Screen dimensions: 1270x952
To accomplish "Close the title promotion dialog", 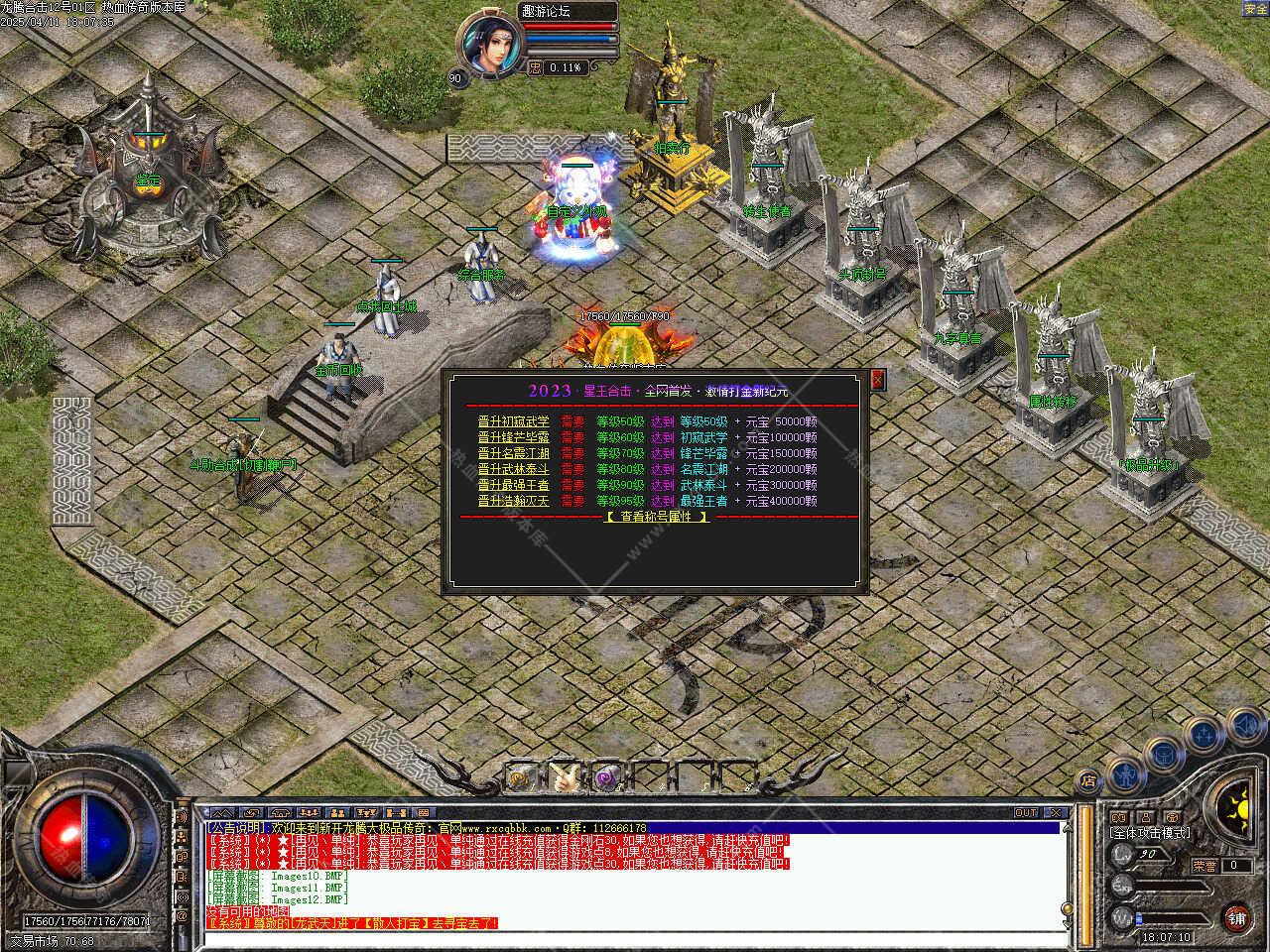I will click(877, 379).
